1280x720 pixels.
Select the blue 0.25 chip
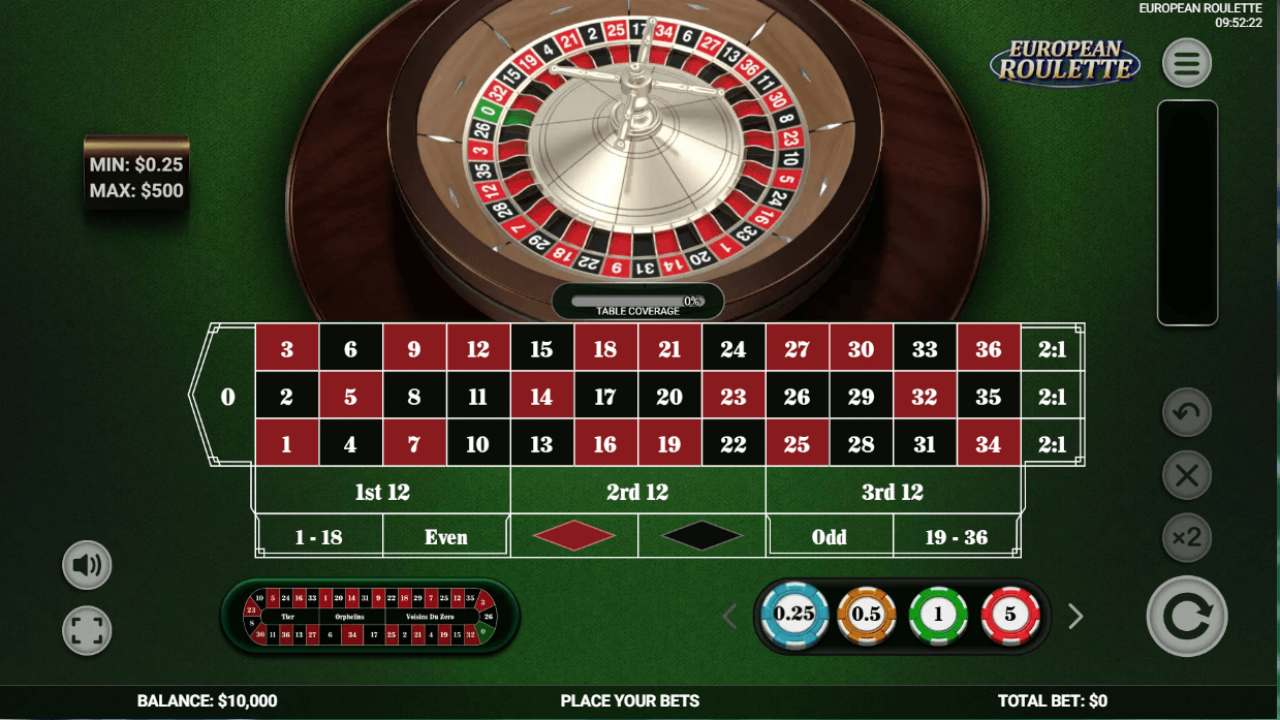[796, 615]
